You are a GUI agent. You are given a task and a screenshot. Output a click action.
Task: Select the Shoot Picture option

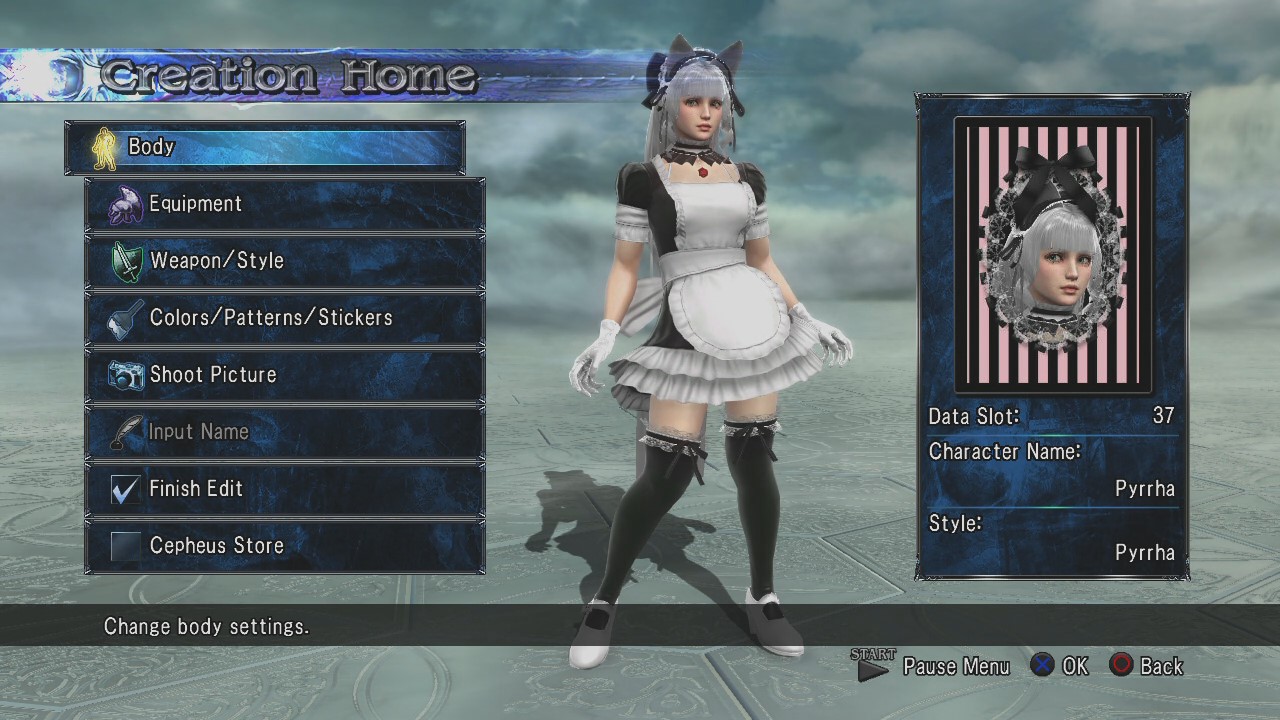point(285,375)
